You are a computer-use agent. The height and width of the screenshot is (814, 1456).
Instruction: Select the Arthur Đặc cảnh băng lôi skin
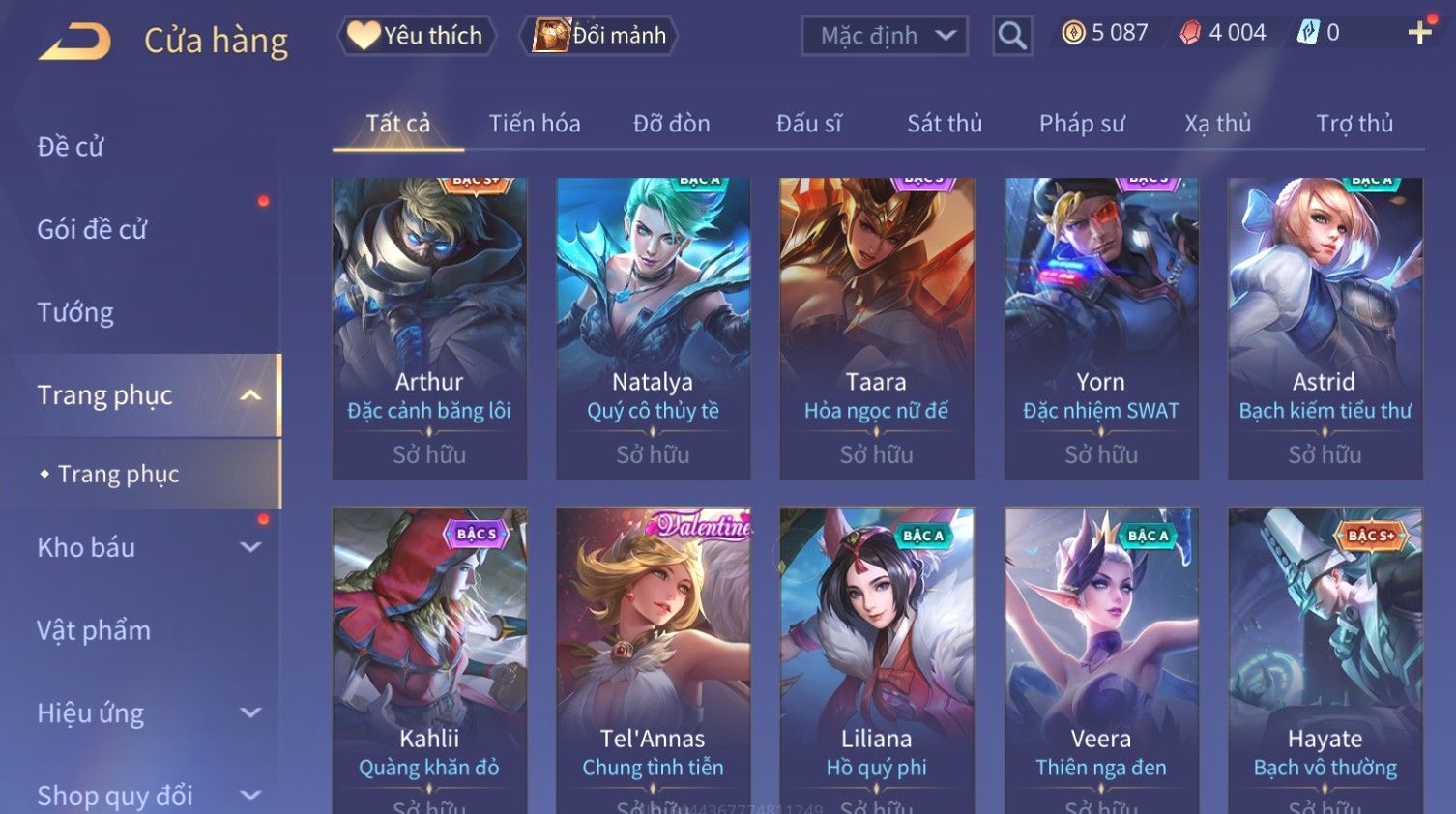[x=429, y=329]
